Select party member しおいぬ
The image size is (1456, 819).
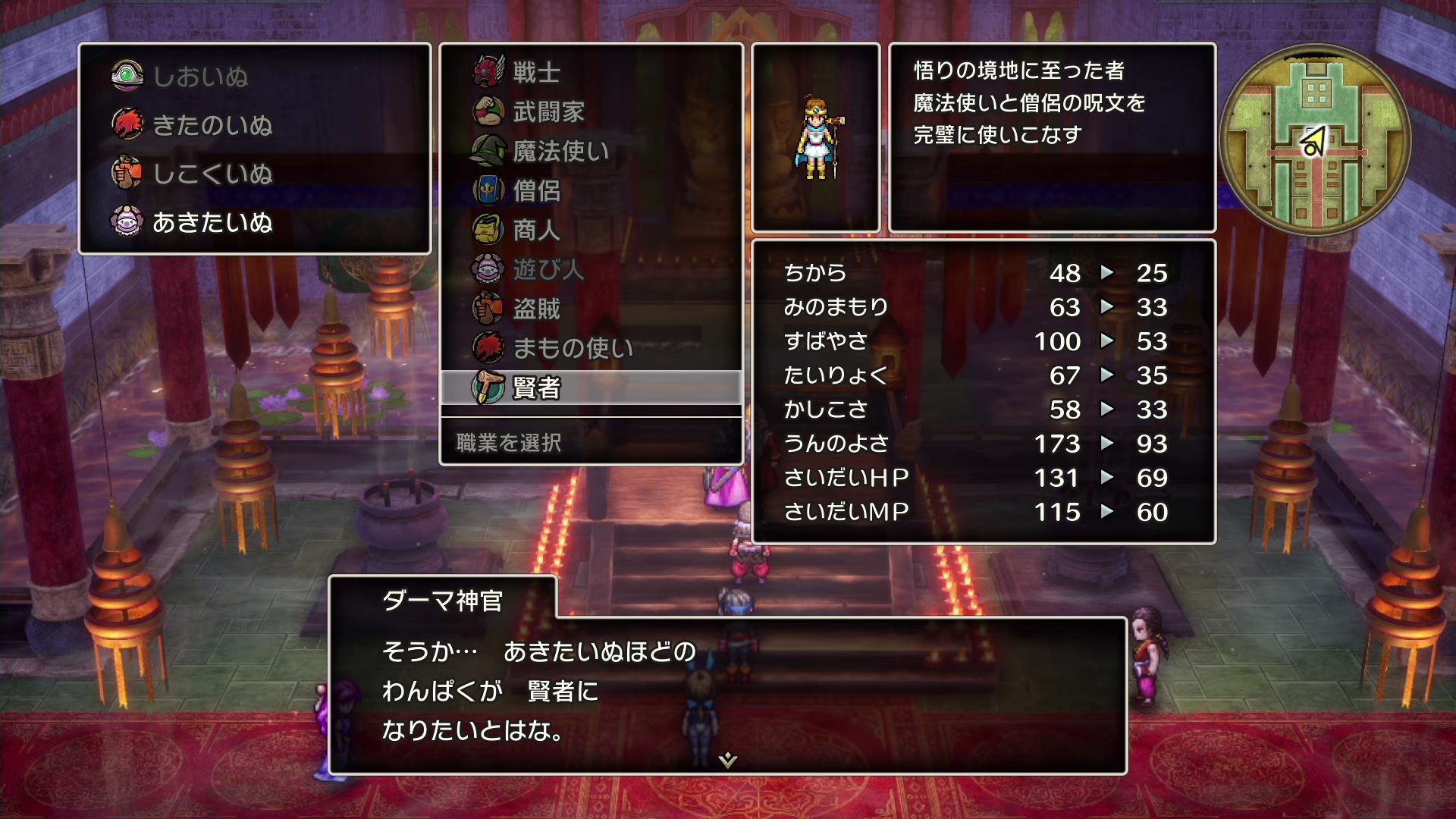pyautogui.click(x=200, y=77)
